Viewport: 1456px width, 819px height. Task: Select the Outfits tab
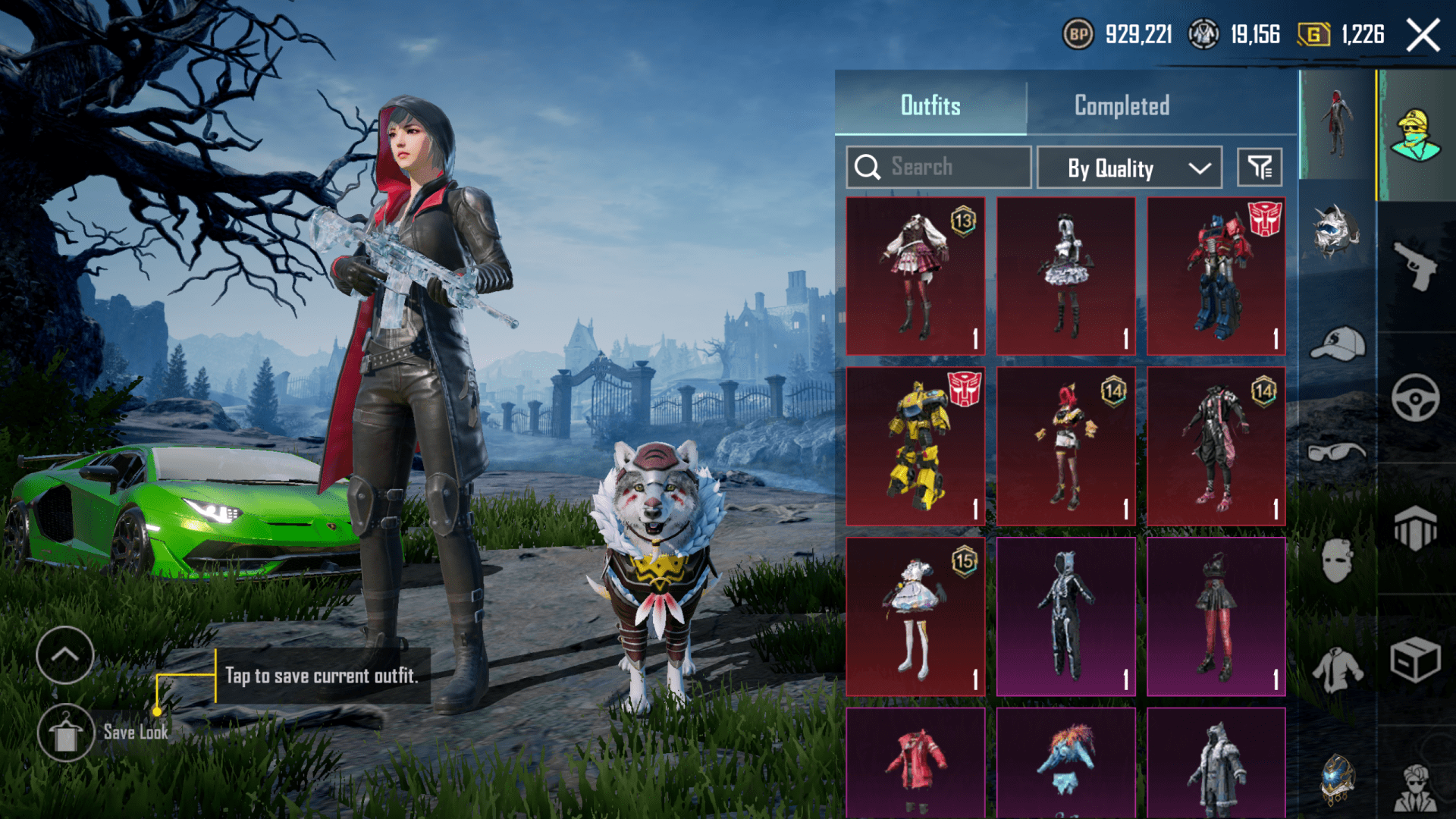[930, 105]
